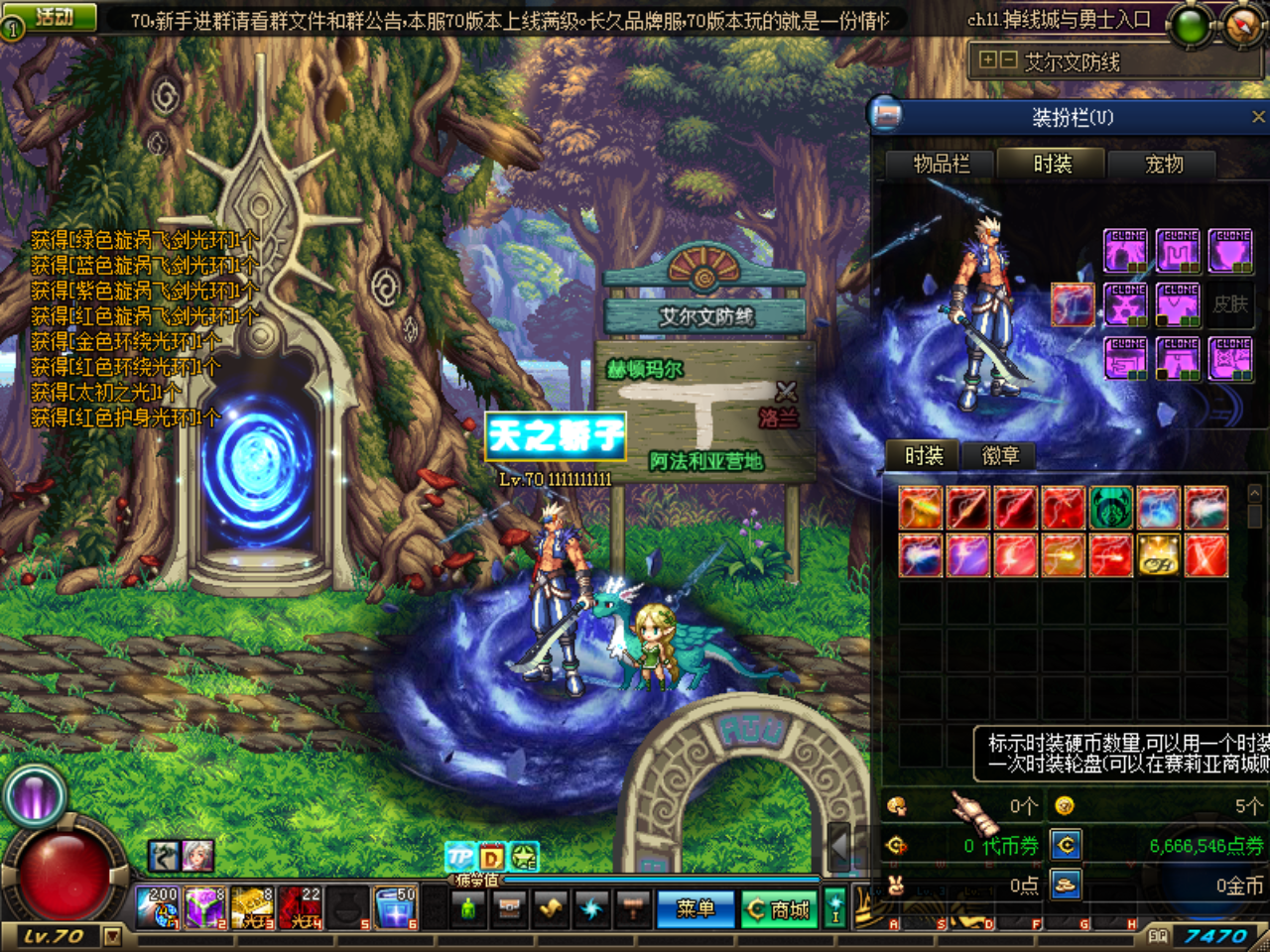Click the repair hammer icon
This screenshot has height=952, width=1270.
(x=633, y=907)
